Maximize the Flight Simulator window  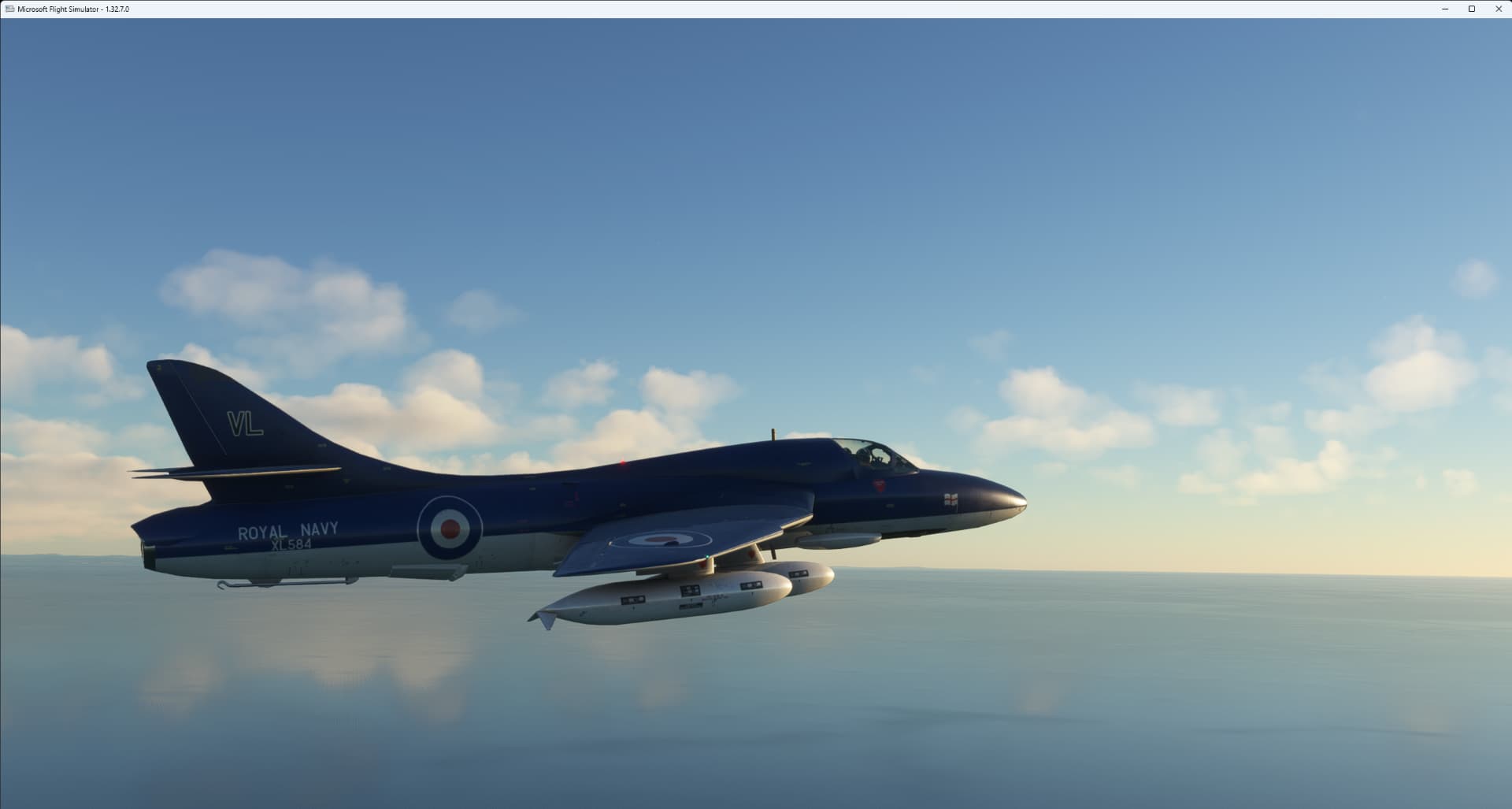point(1471,9)
